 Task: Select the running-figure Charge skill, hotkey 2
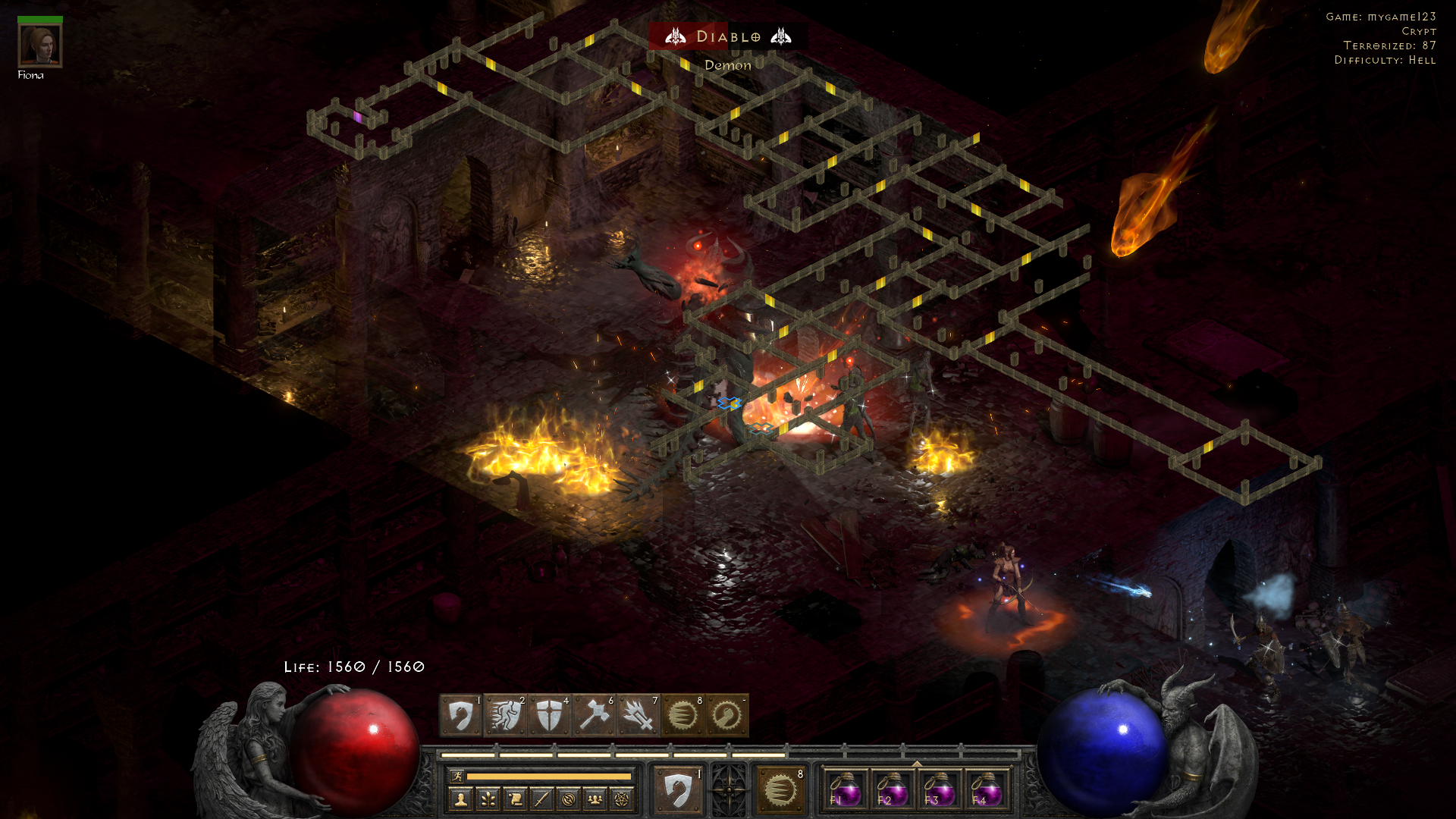tap(505, 715)
